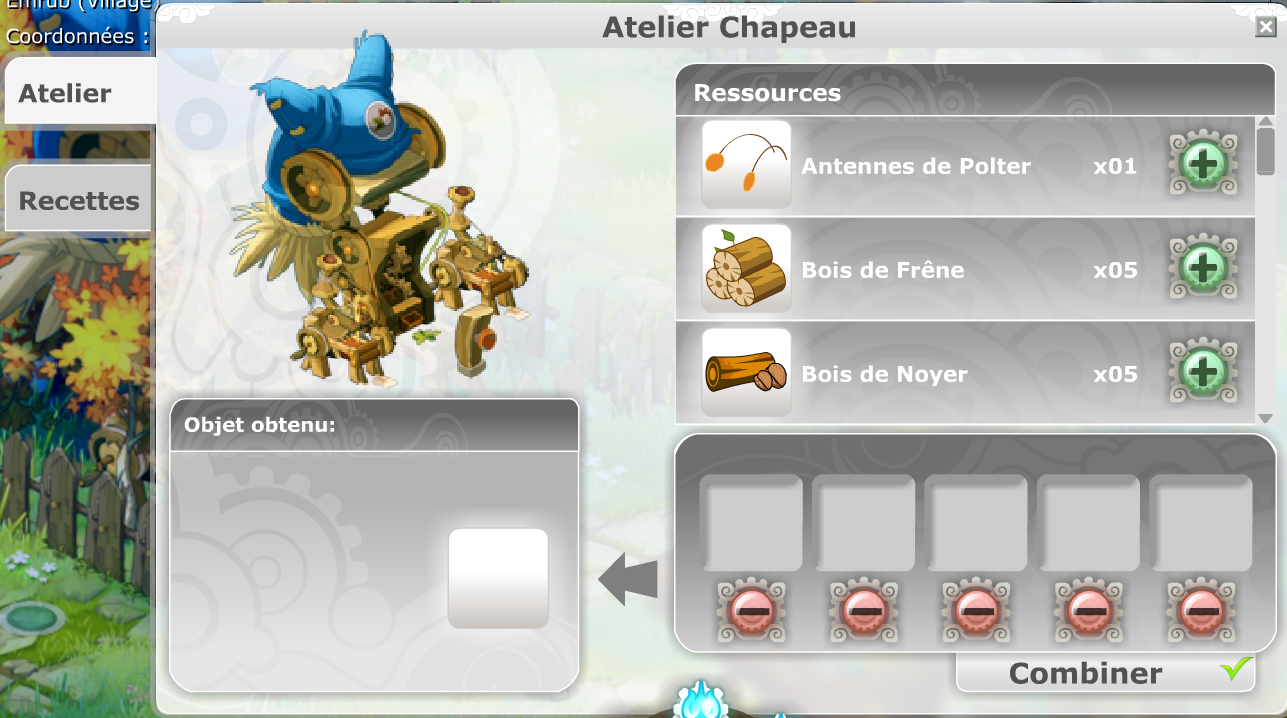The width and height of the screenshot is (1287, 718).
Task: Click the resource list down arrow
Action: [1265, 418]
